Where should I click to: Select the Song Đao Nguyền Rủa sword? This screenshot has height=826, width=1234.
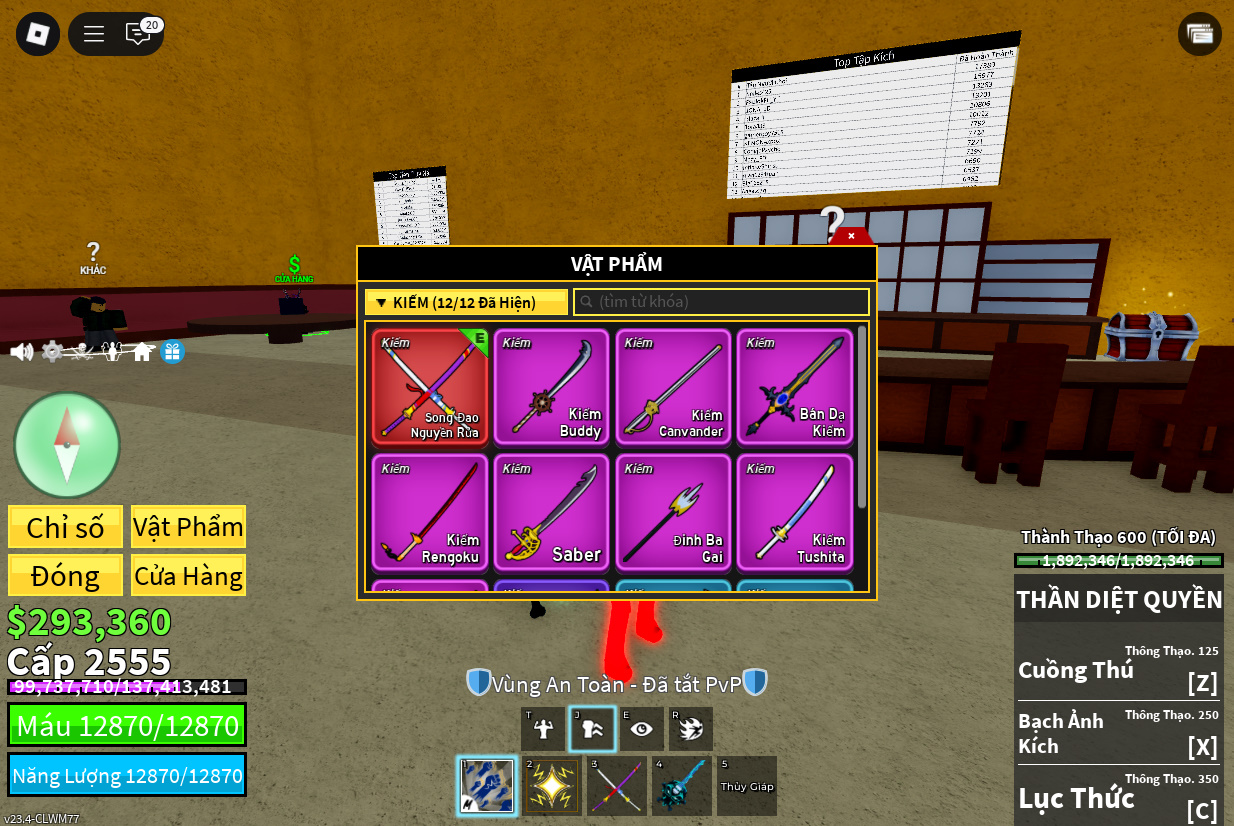click(x=430, y=386)
